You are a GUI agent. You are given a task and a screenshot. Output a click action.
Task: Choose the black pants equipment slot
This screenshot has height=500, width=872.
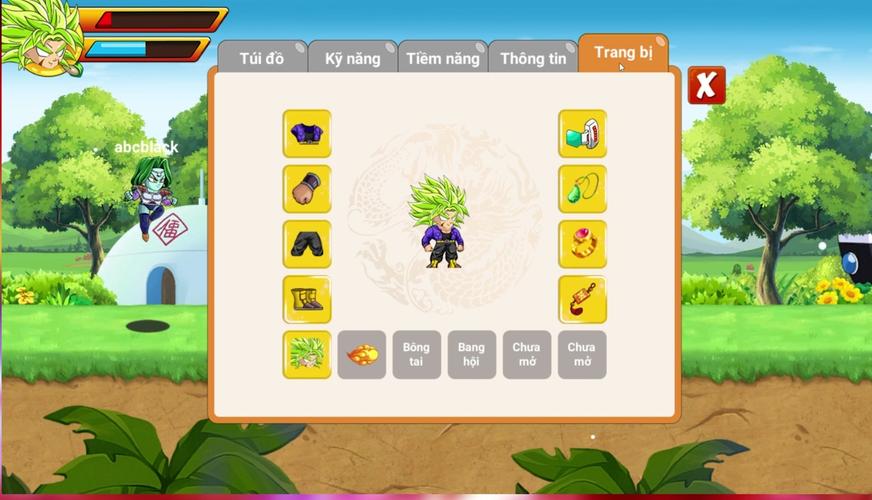[307, 244]
